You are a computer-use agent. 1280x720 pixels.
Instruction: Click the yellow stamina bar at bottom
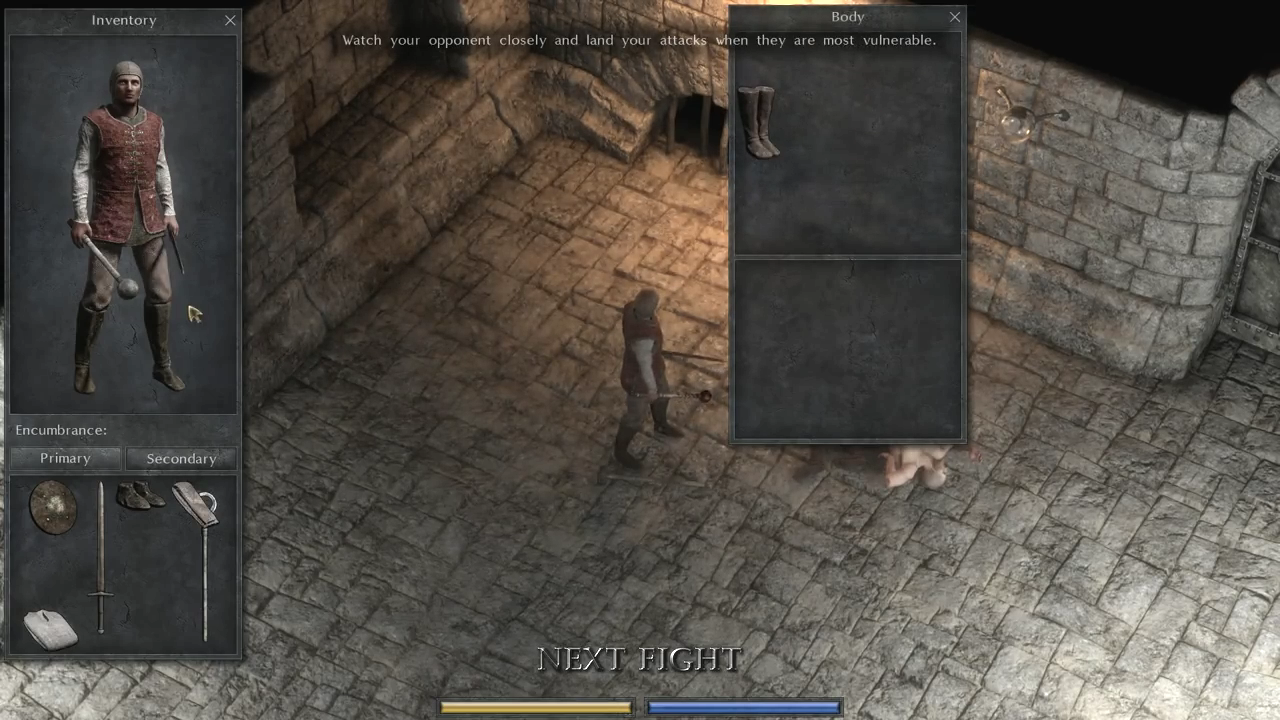(x=535, y=707)
